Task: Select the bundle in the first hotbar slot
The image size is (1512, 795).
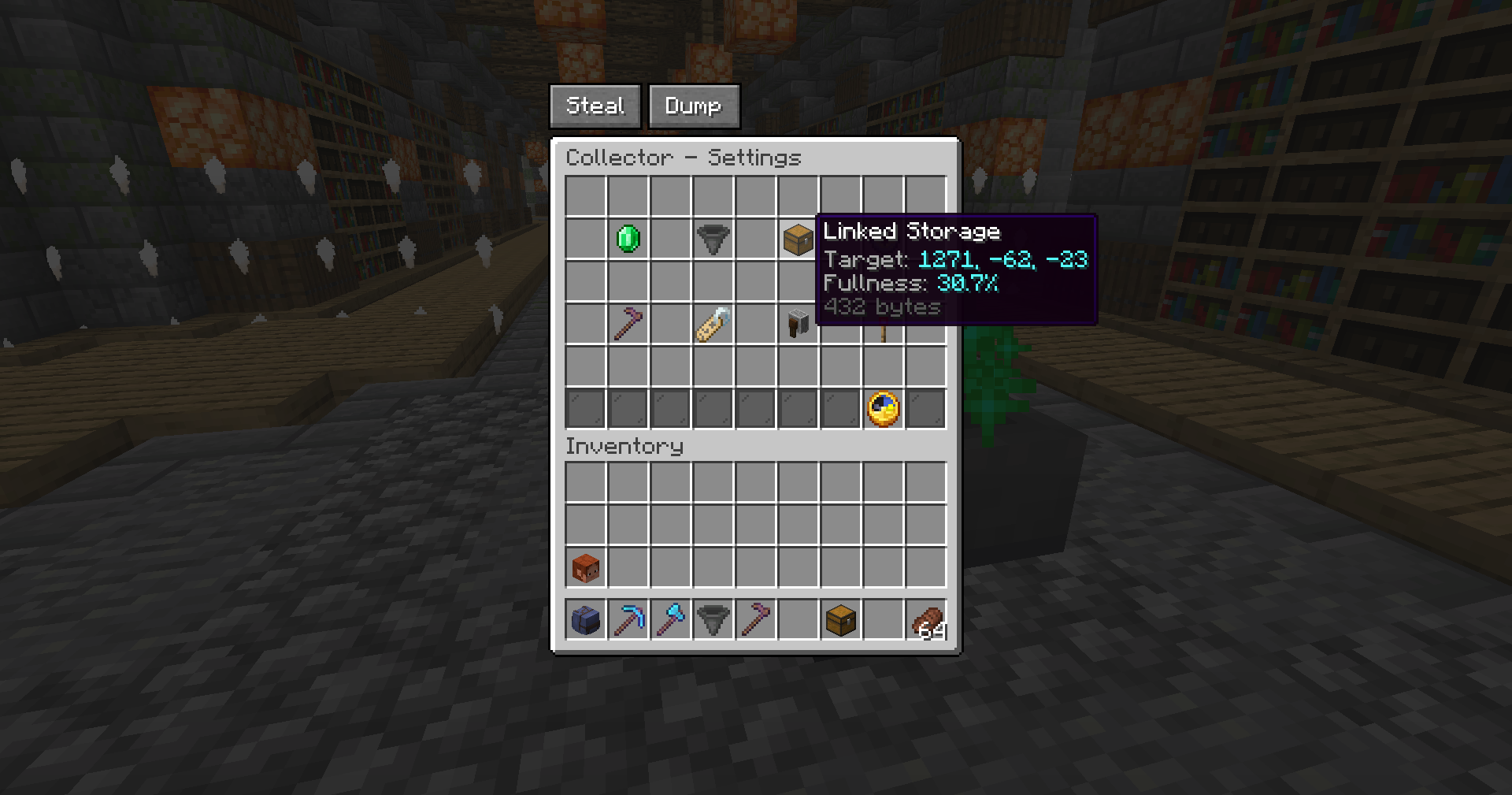Action: [584, 619]
